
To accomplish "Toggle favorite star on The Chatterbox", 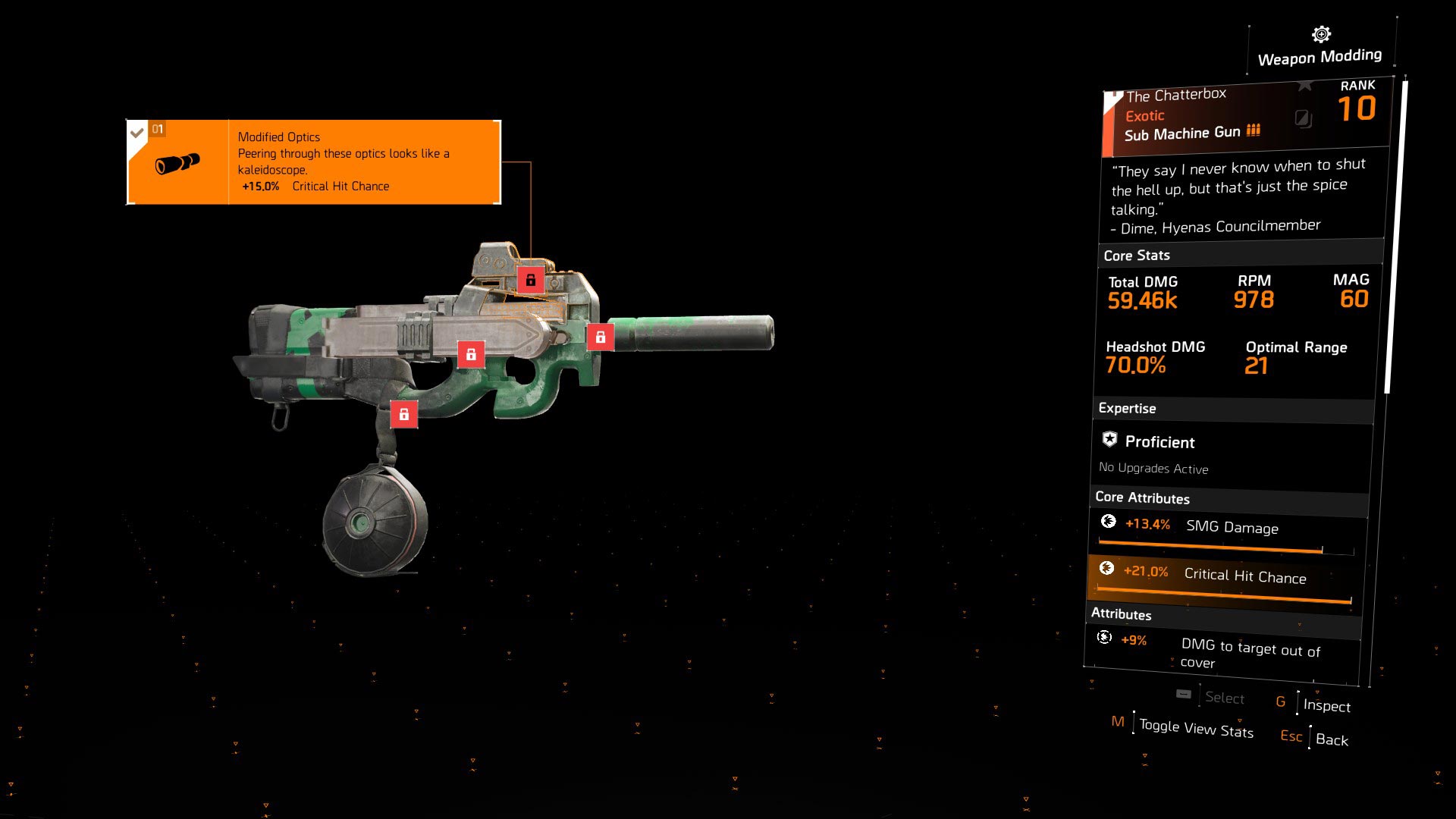I will tap(1305, 85).
